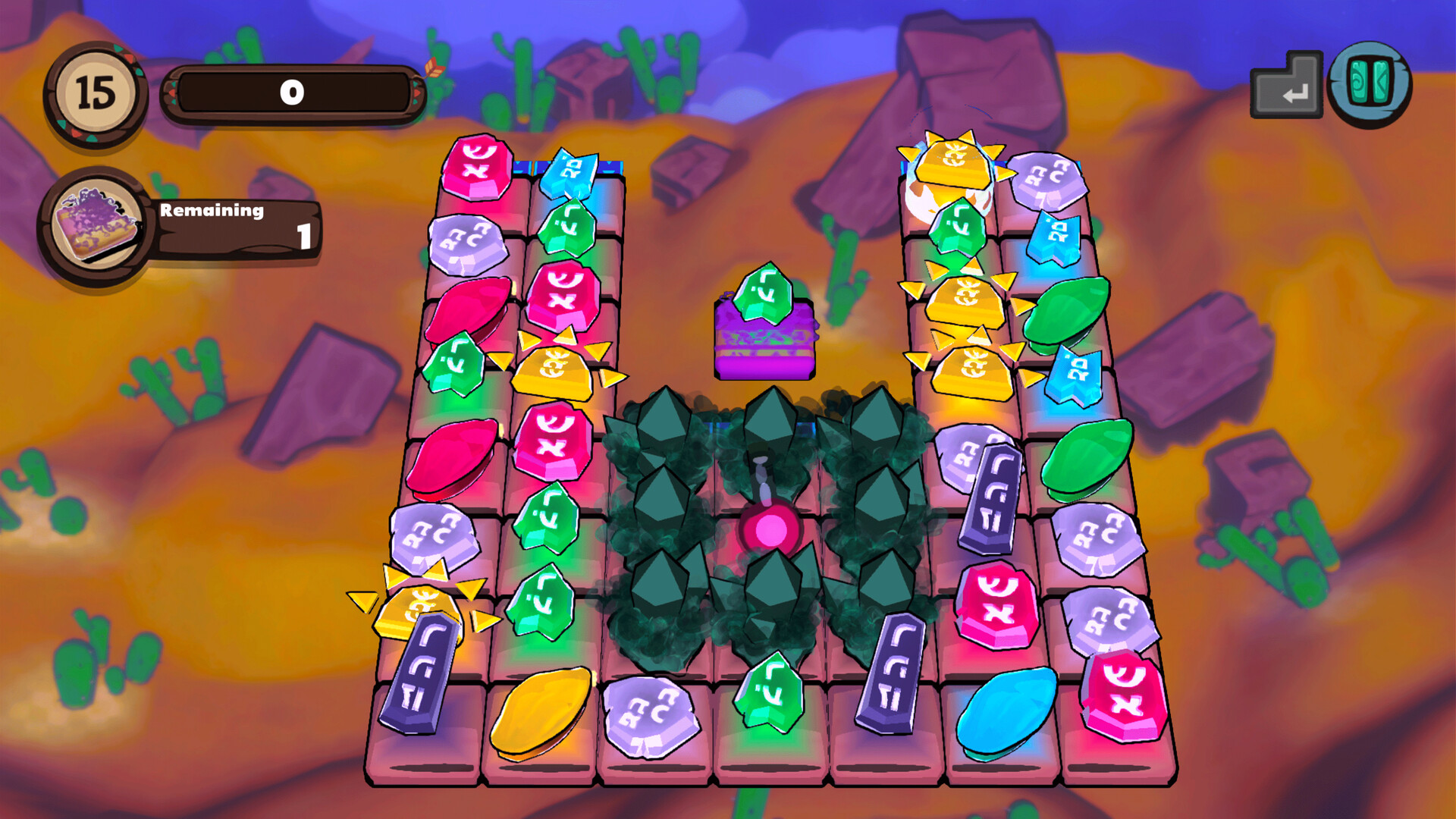The width and height of the screenshot is (1456, 819).
Task: Select the green rune gem in the bottom row
Action: (x=770, y=690)
